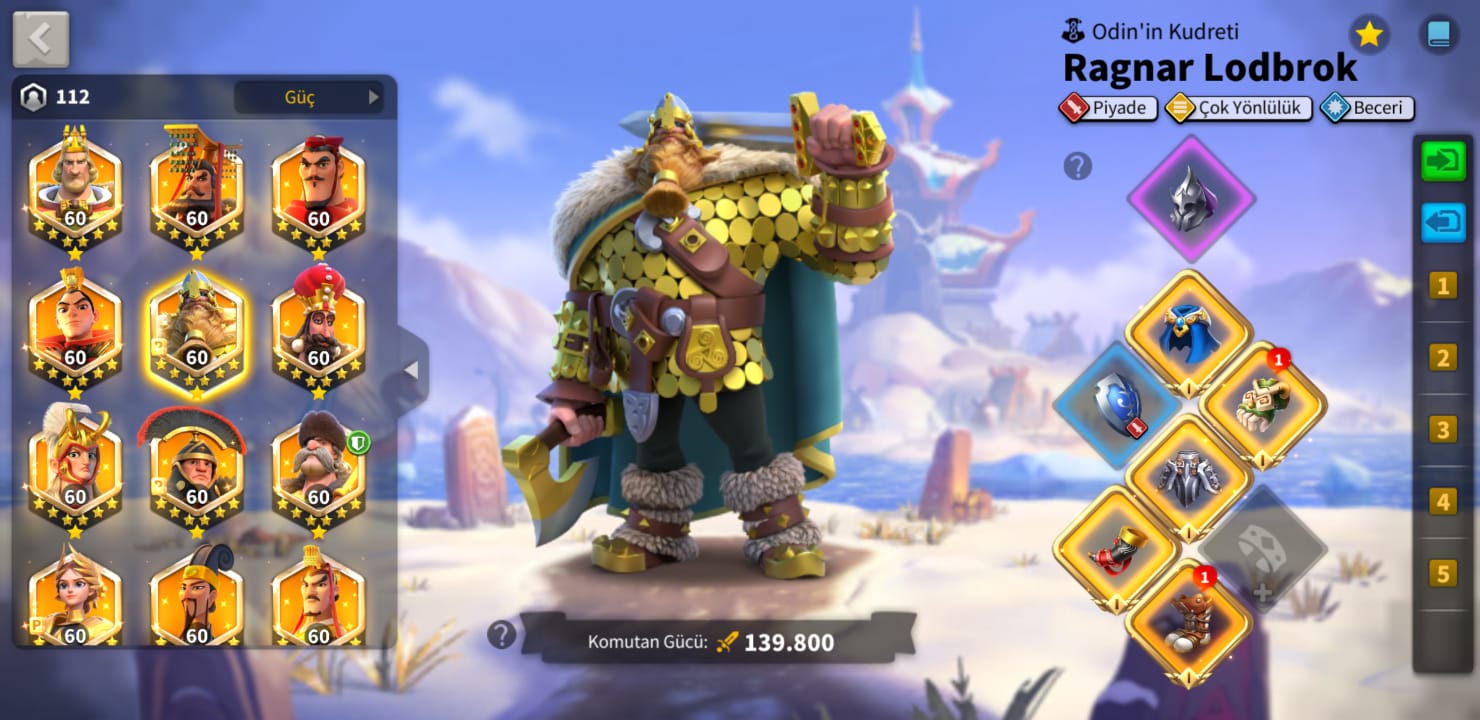Add an item to the empty slot

tap(1263, 548)
